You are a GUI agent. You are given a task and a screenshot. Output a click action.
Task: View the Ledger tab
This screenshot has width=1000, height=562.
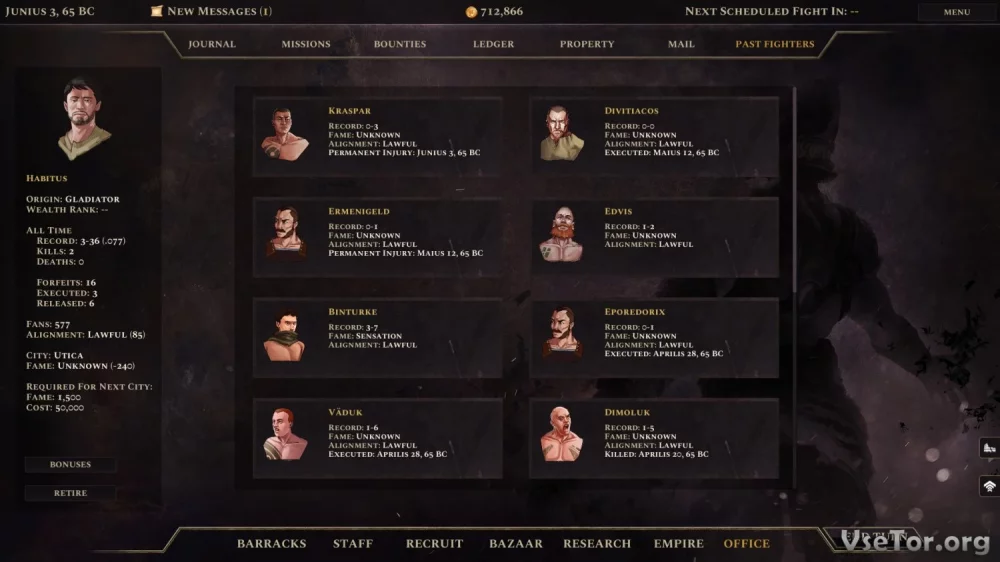tap(494, 44)
